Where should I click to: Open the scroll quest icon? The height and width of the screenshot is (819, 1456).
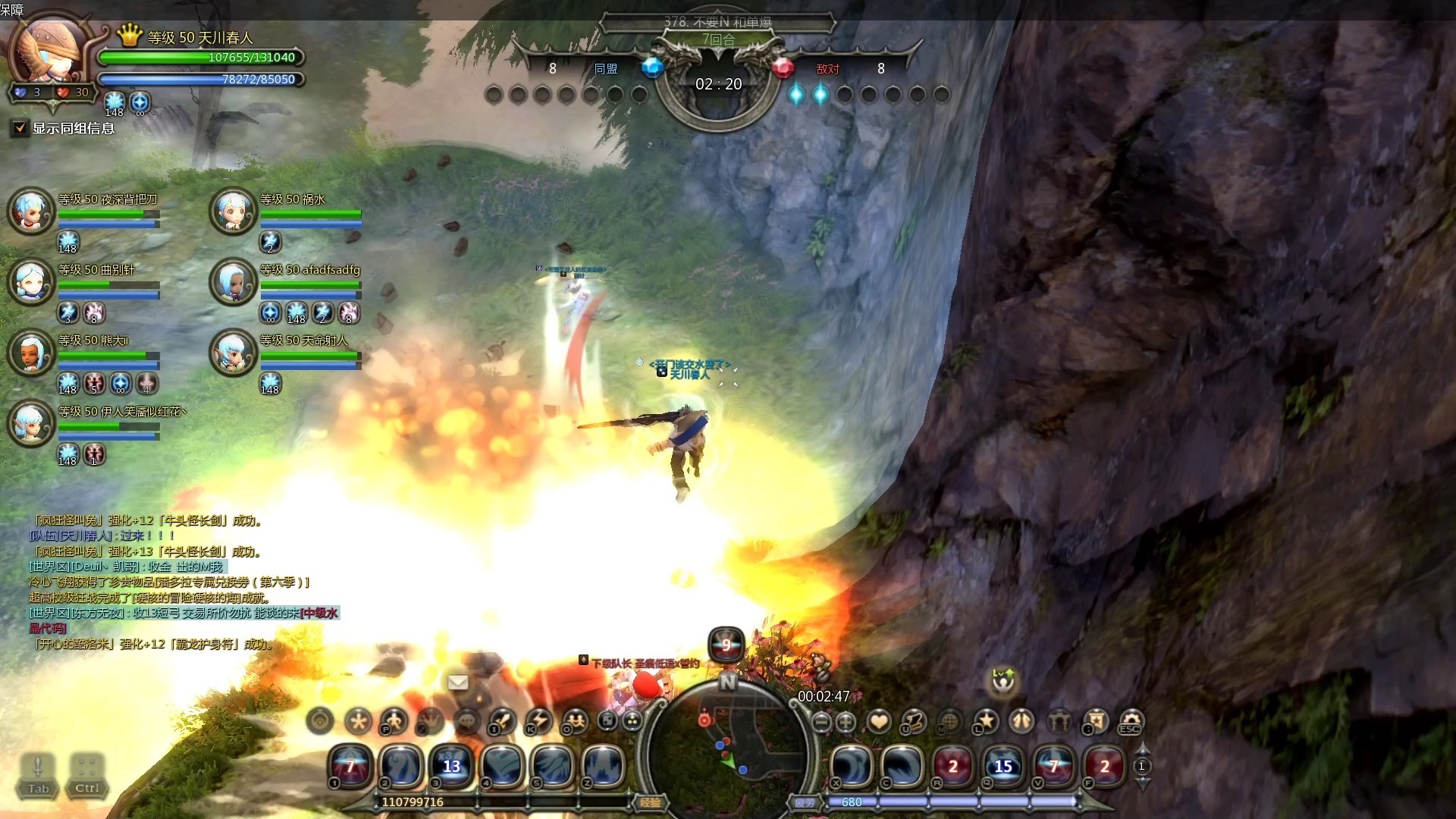[x=915, y=721]
